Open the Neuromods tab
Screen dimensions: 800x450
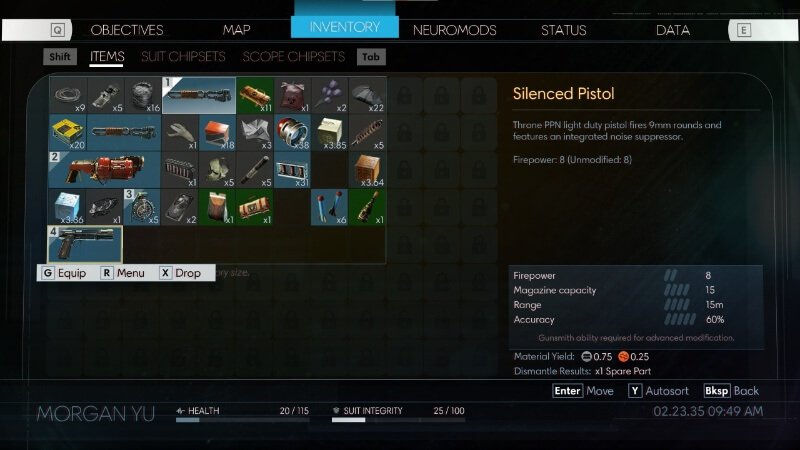[x=454, y=30]
